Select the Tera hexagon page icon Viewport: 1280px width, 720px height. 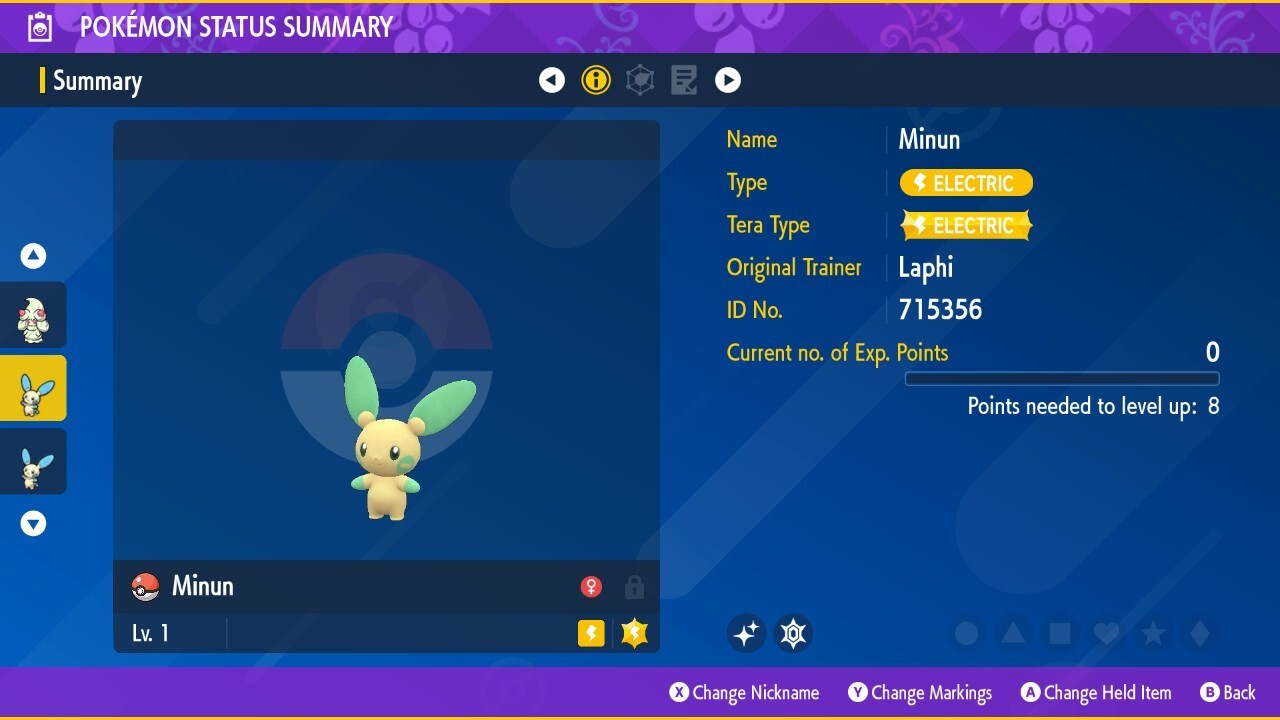[x=640, y=80]
